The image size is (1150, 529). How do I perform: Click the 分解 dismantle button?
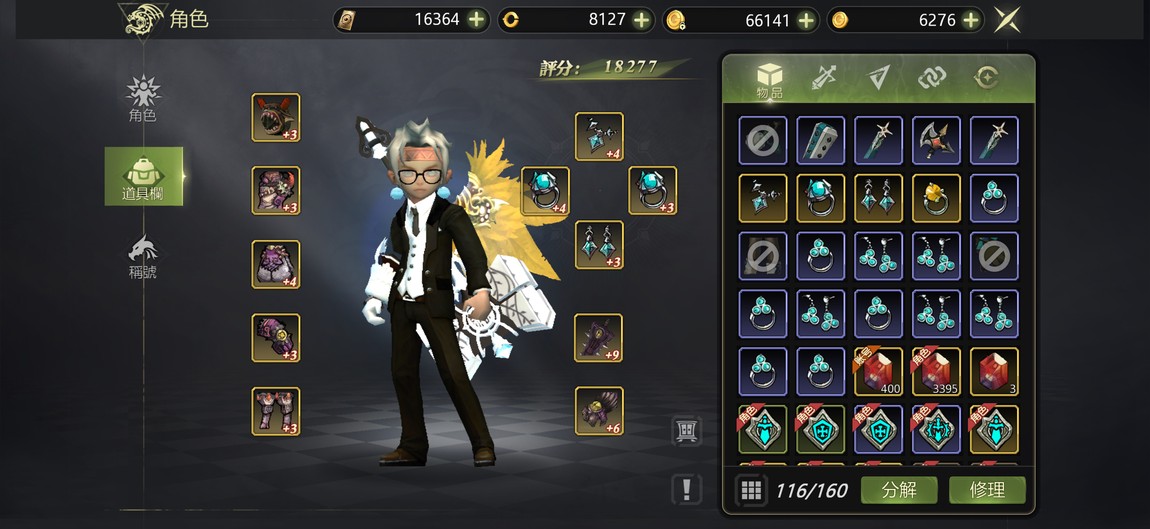click(899, 490)
